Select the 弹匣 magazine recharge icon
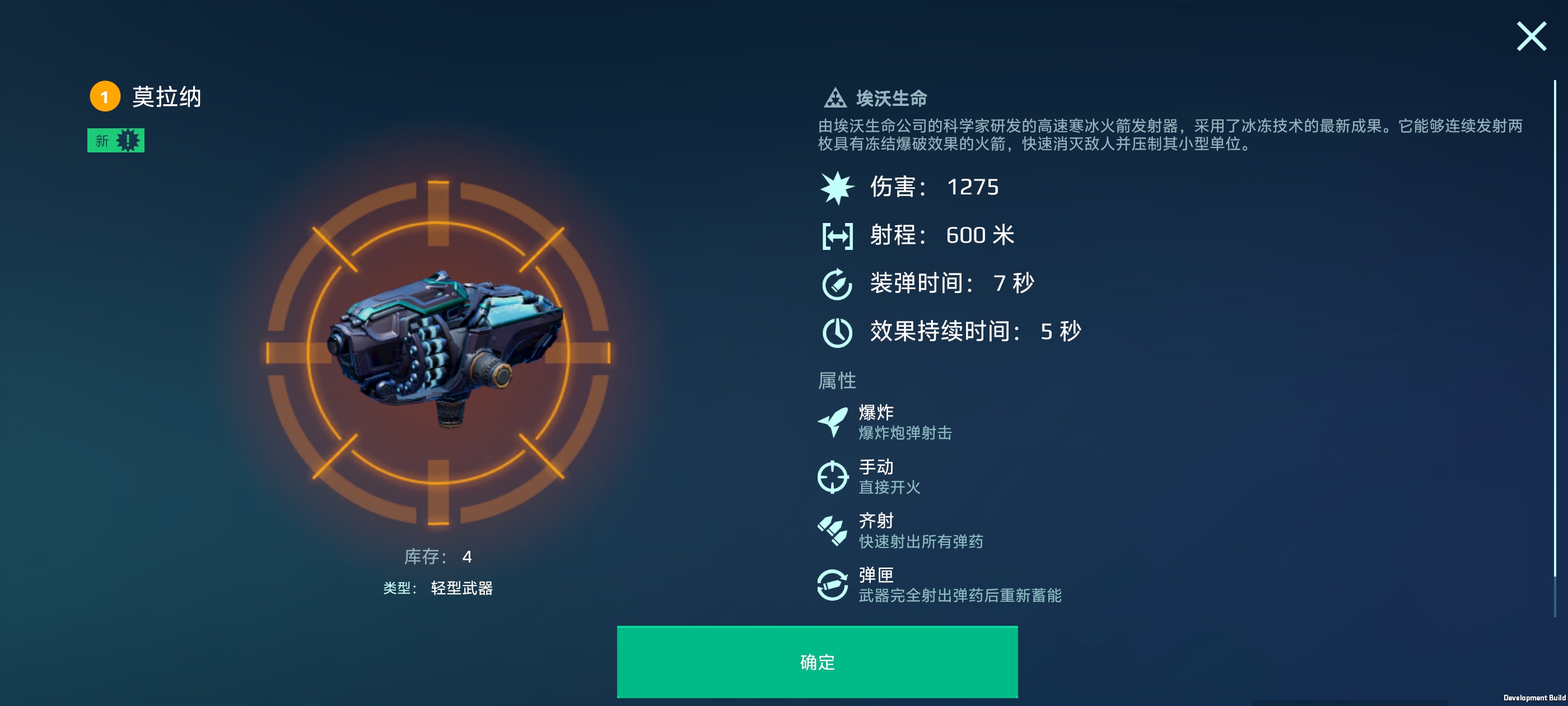Viewport: 1568px width, 706px height. 834,584
